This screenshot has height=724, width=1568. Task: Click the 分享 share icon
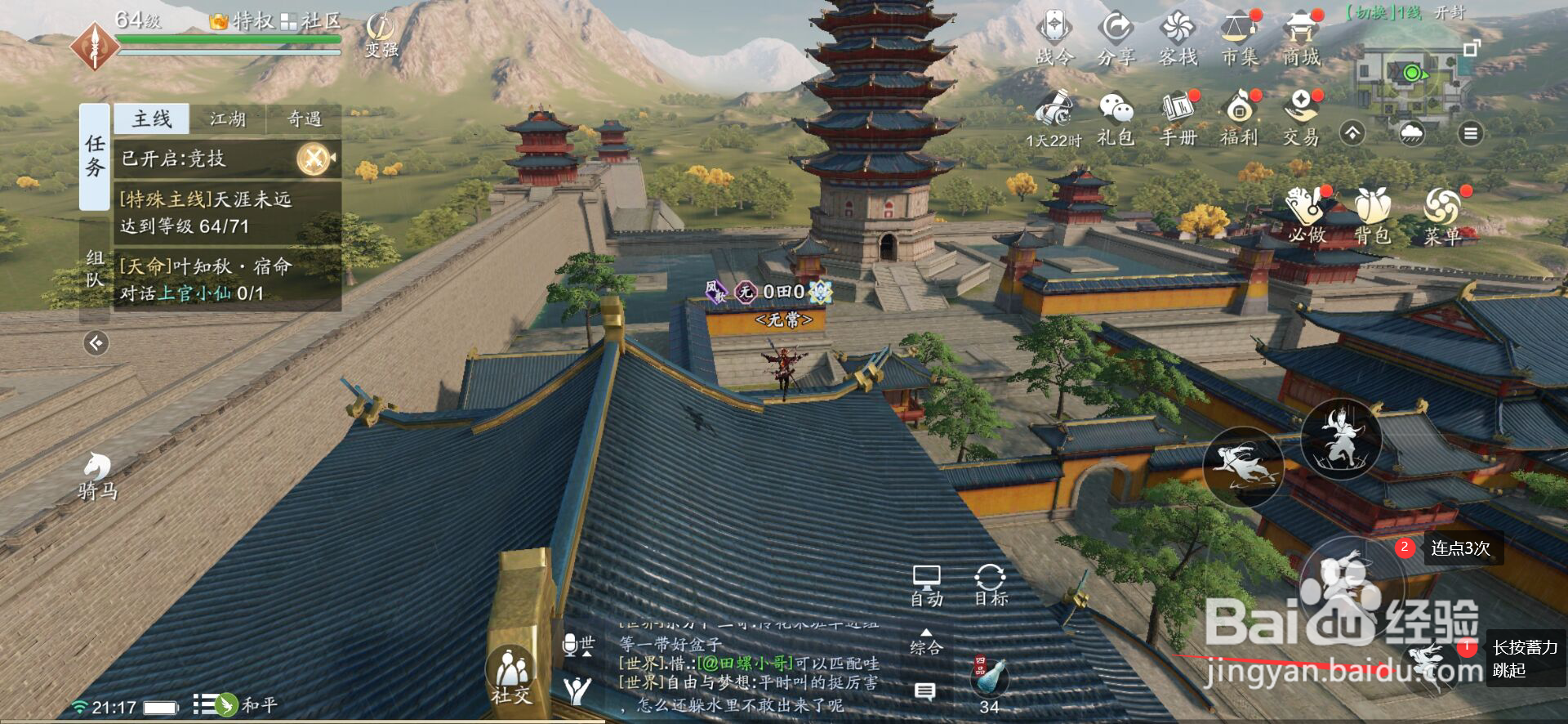(1116, 37)
